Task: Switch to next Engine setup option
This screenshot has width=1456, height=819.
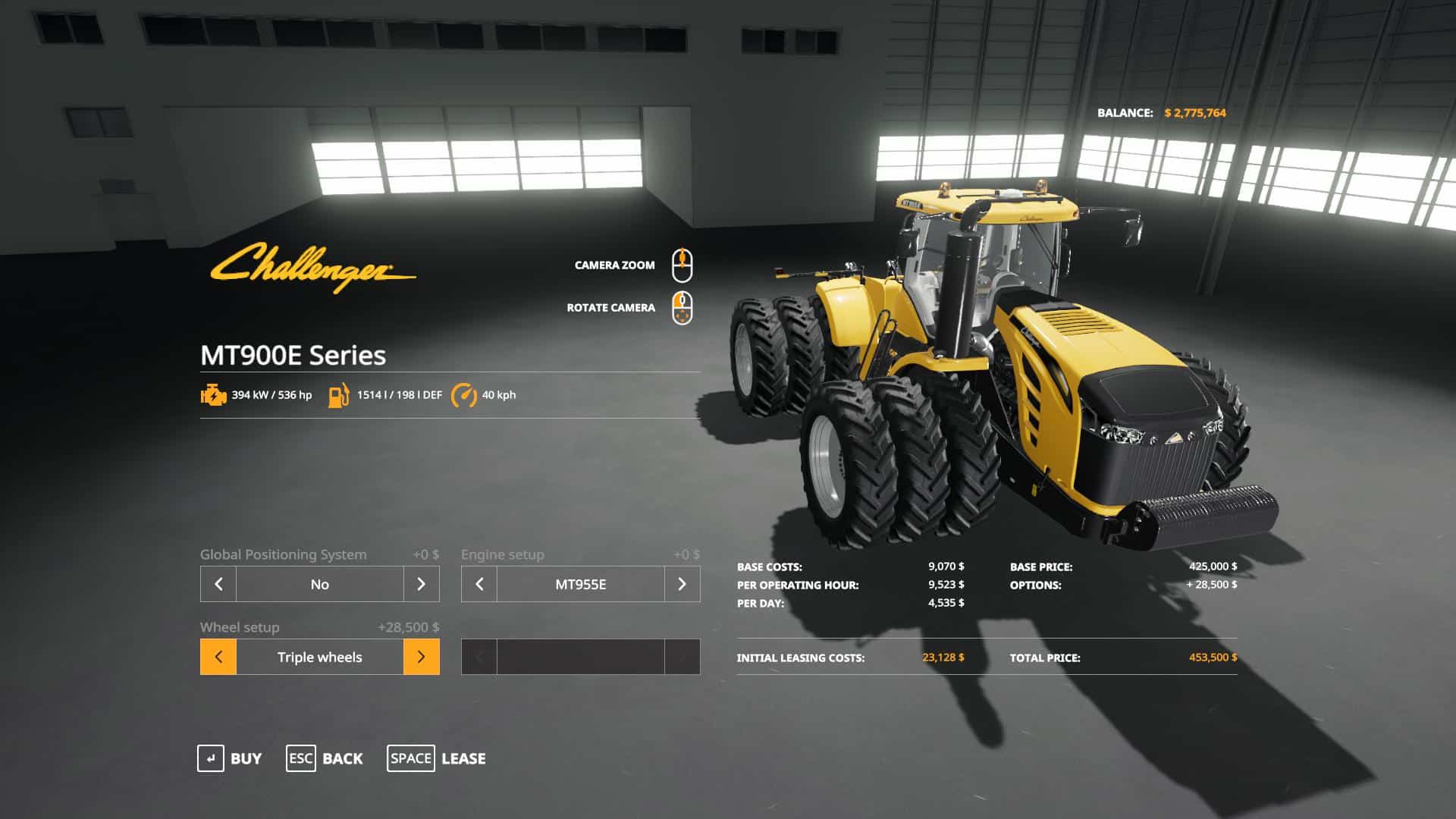Action: [682, 584]
